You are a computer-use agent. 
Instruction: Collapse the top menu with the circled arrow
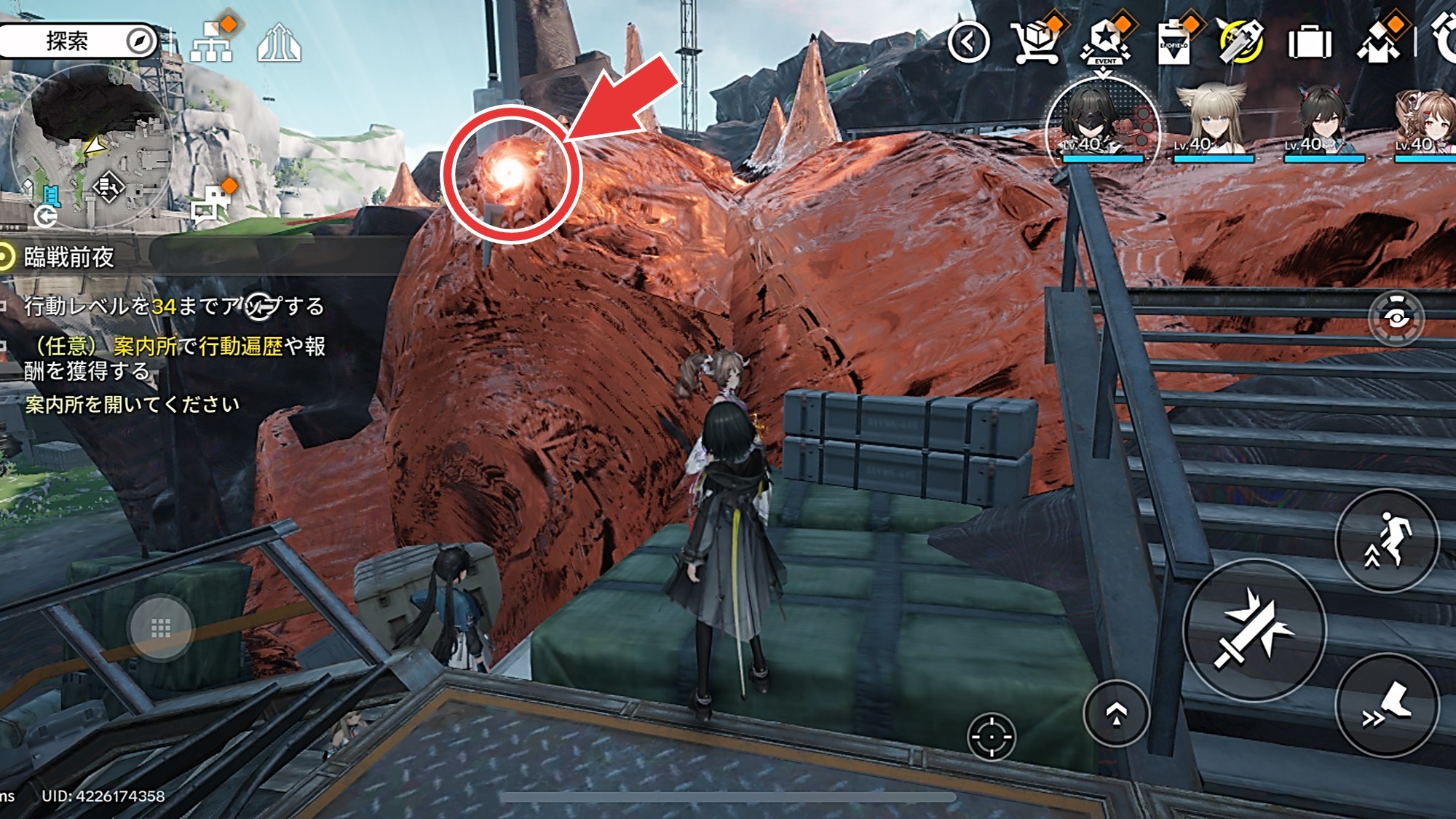tap(969, 43)
